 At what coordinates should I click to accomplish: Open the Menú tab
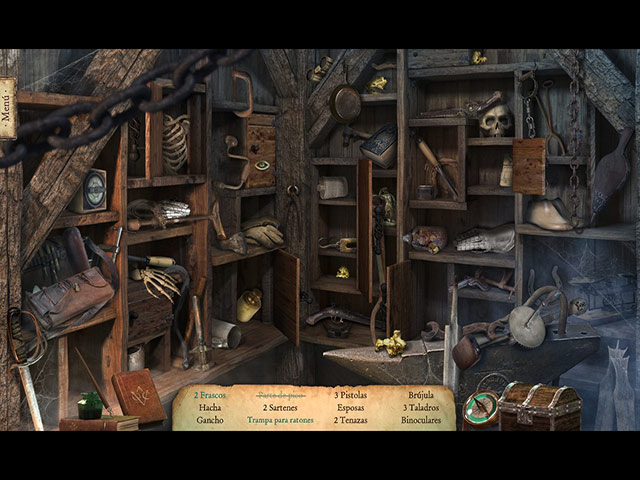7,108
